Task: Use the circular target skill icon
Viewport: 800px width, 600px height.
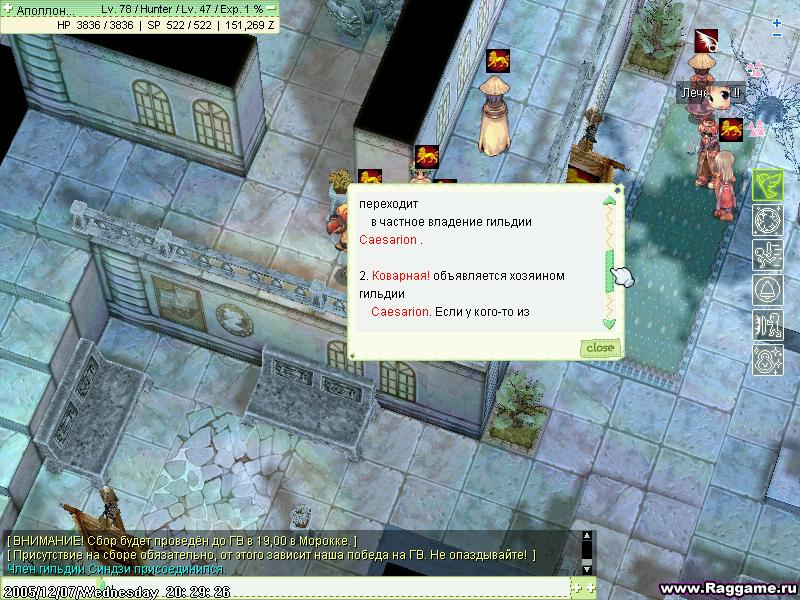Action: (767, 218)
